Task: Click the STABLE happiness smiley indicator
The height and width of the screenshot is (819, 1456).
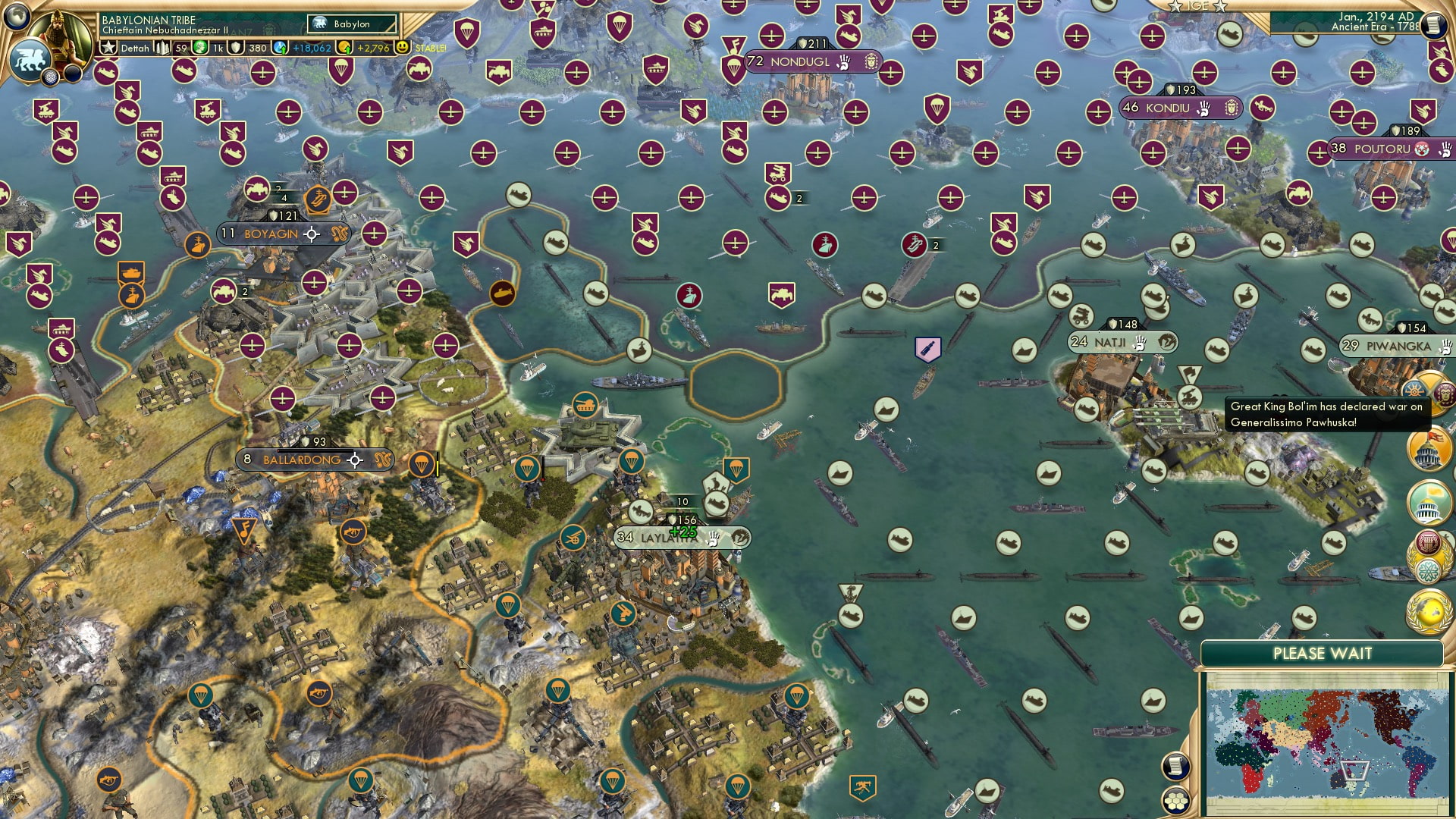Action: [x=403, y=48]
